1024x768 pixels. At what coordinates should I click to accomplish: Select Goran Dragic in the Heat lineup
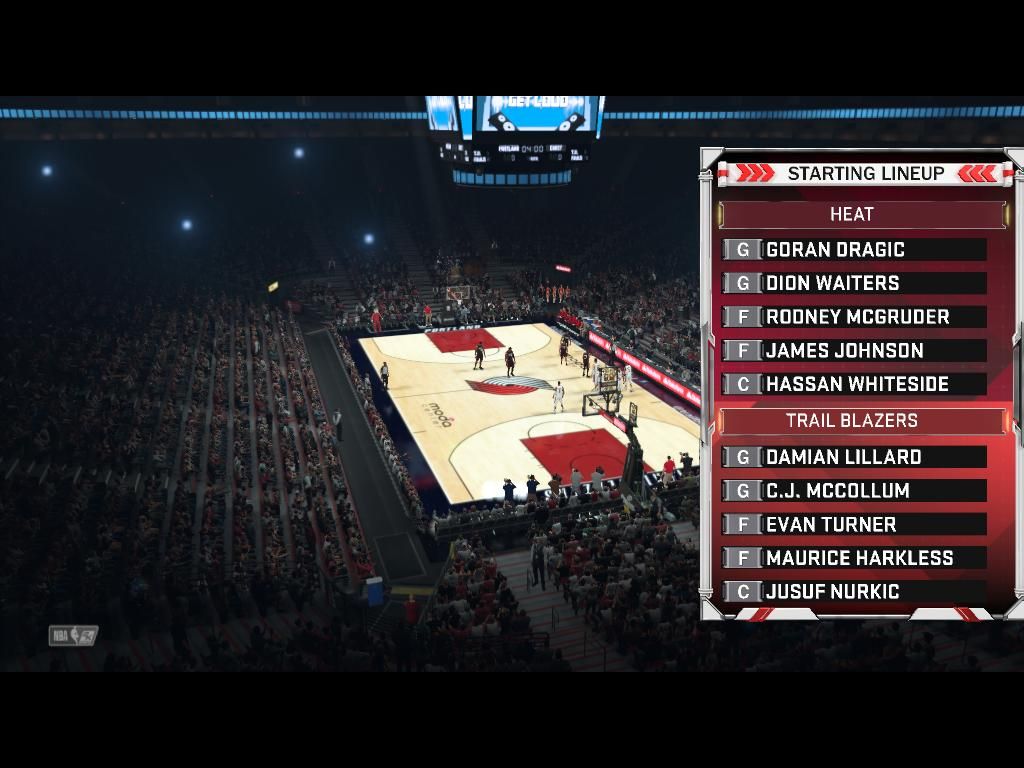pyautogui.click(x=854, y=250)
